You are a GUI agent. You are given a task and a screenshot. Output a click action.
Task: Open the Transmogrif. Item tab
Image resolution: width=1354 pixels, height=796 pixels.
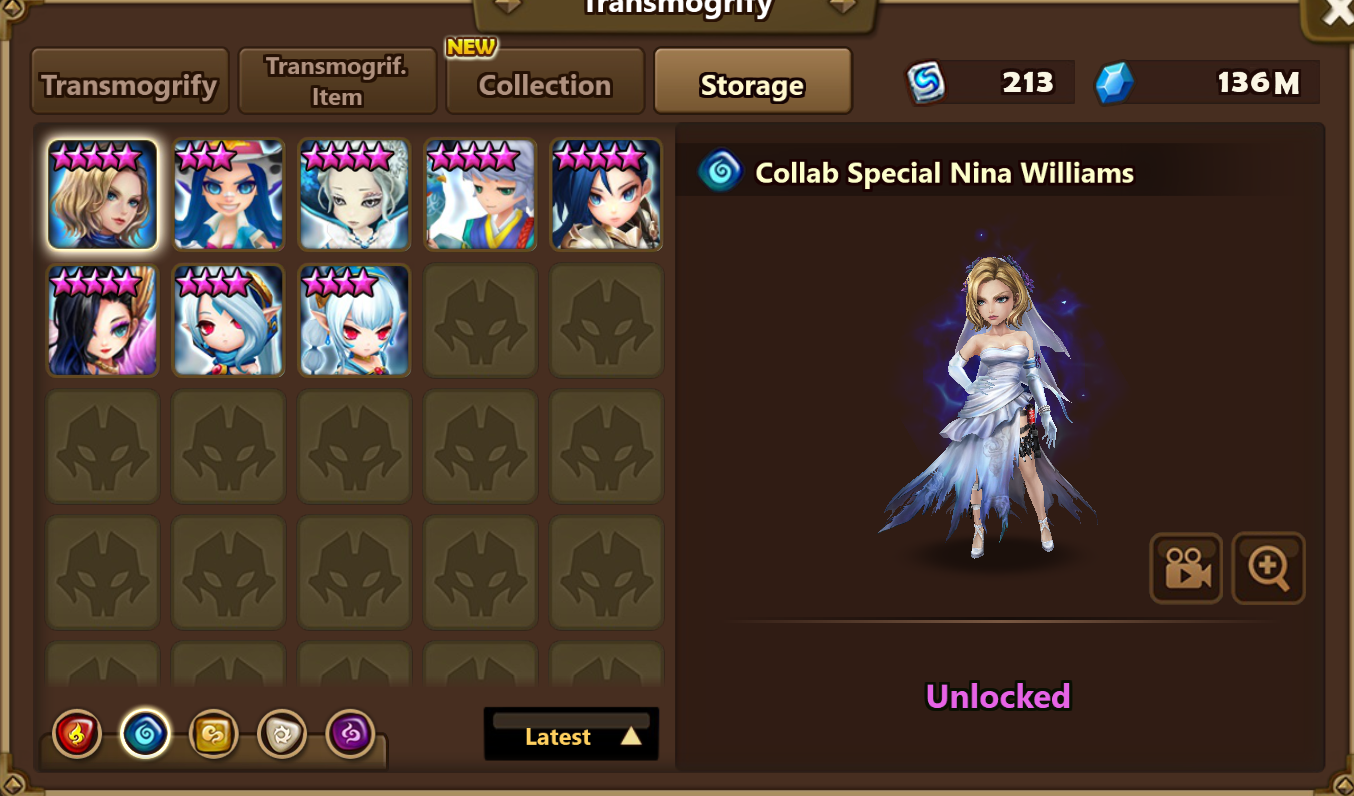(337, 82)
